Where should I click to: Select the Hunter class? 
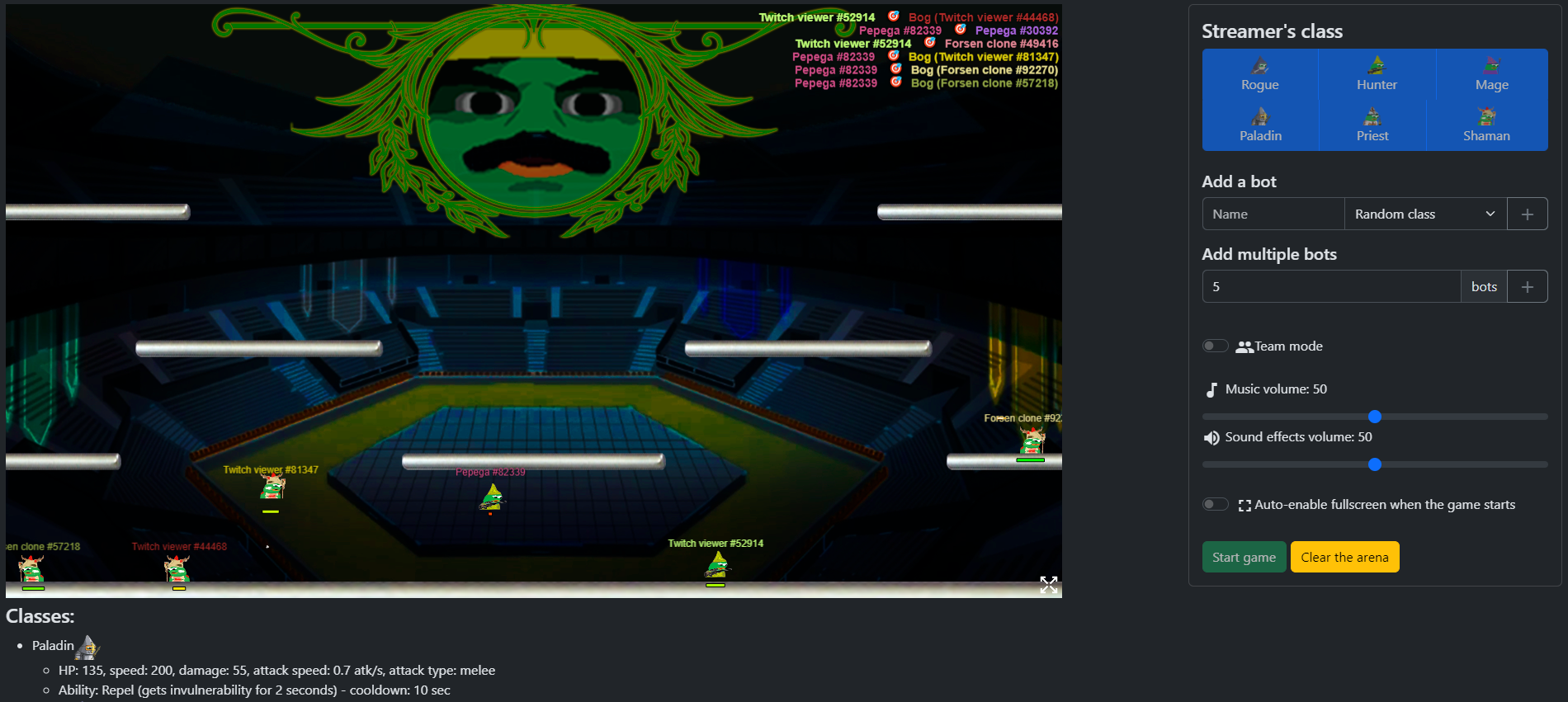(1375, 75)
